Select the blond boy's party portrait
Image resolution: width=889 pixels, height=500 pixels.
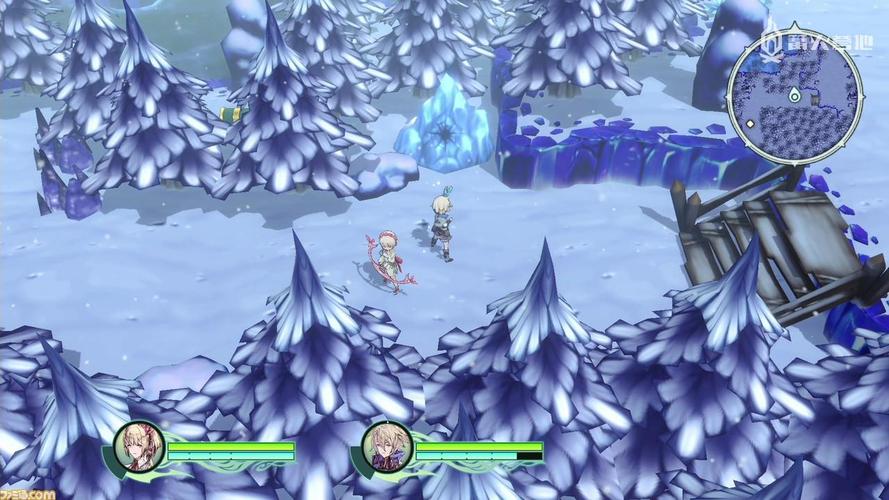pyautogui.click(x=386, y=447)
